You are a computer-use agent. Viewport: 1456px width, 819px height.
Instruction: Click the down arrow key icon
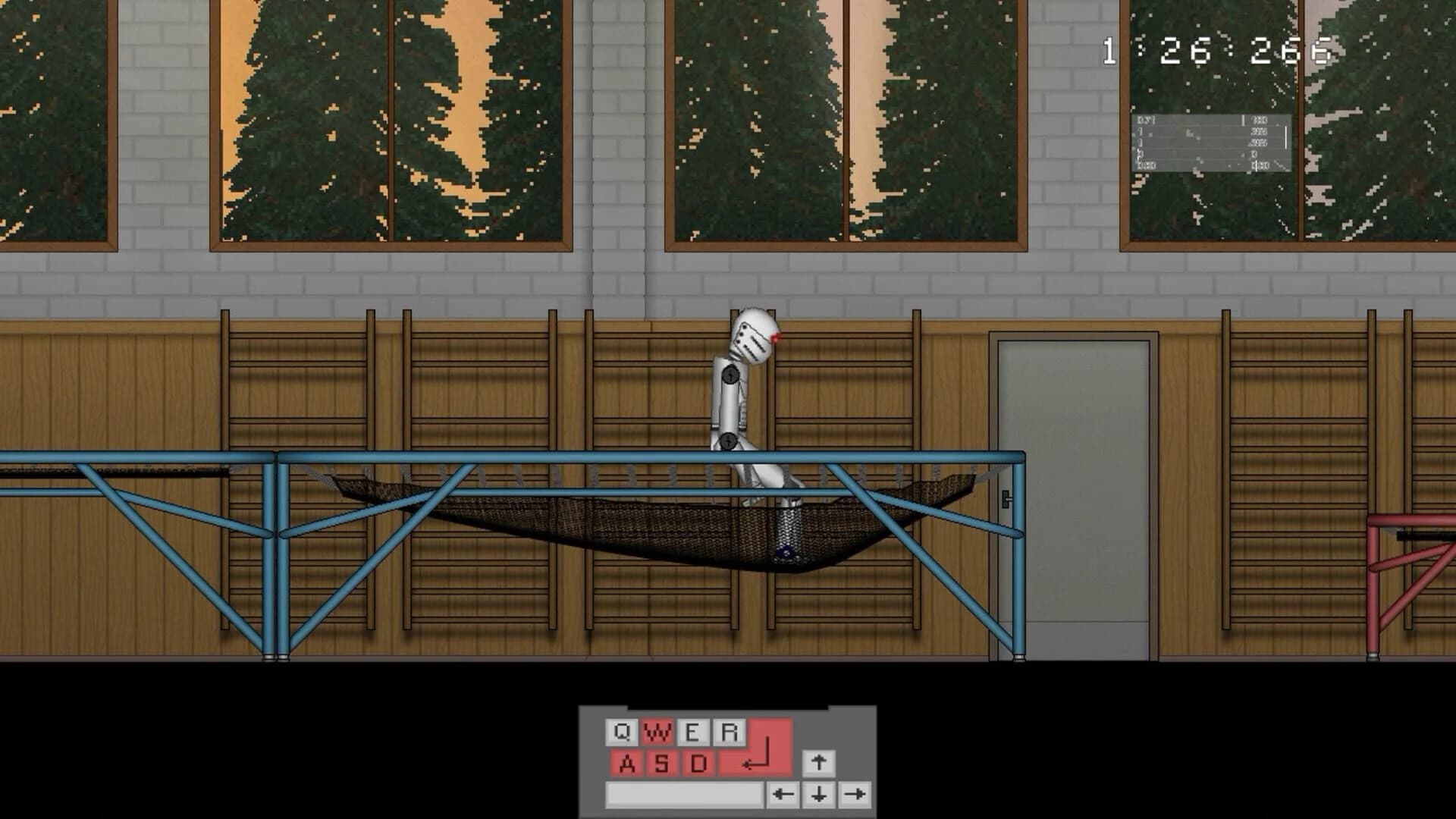tap(820, 795)
